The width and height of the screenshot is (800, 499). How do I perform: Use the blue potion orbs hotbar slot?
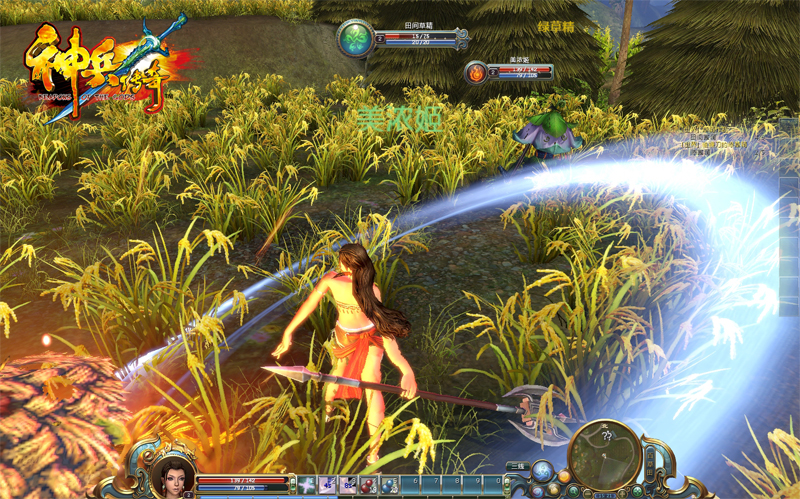[x=390, y=484]
